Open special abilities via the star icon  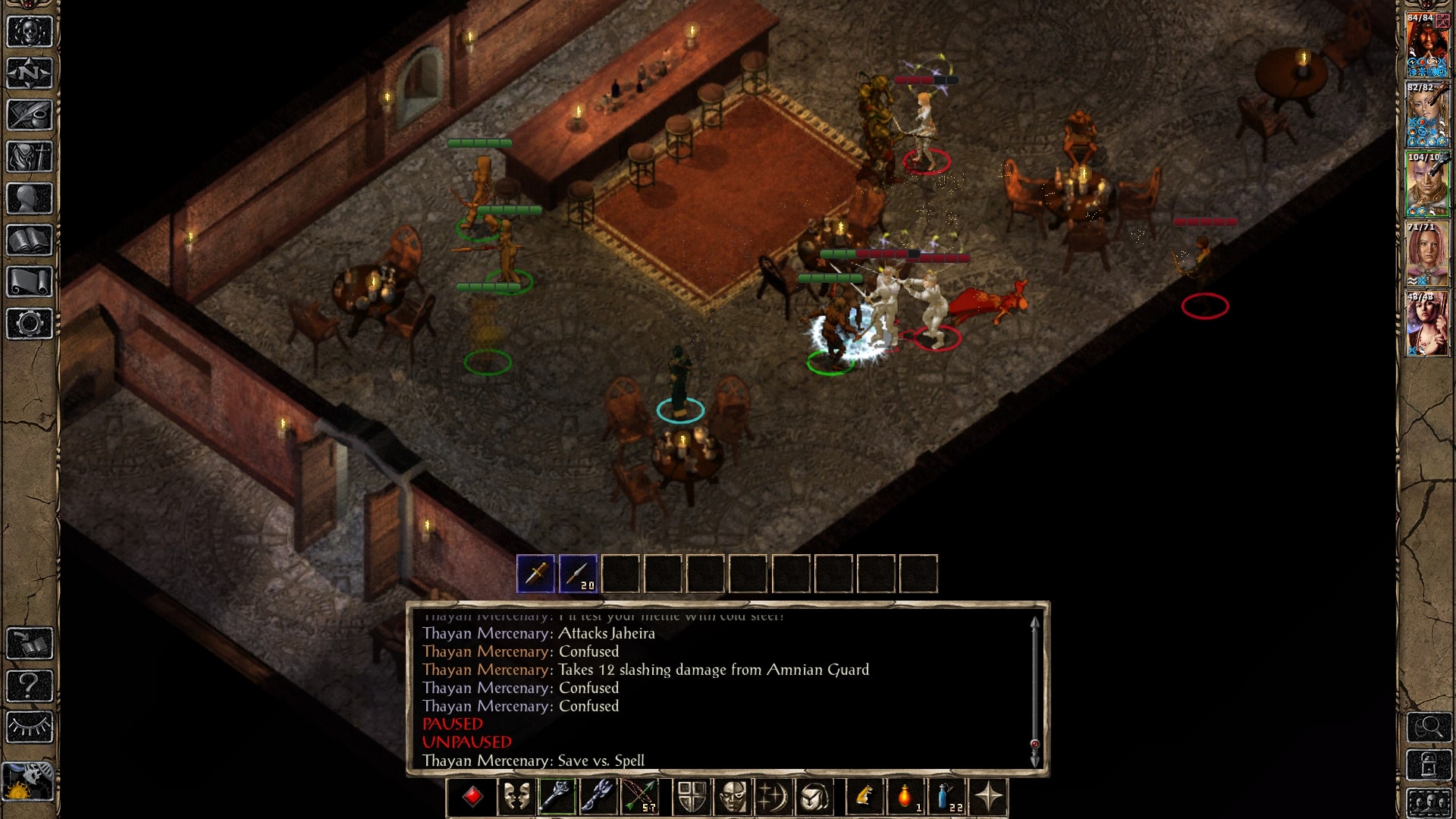pos(988,797)
